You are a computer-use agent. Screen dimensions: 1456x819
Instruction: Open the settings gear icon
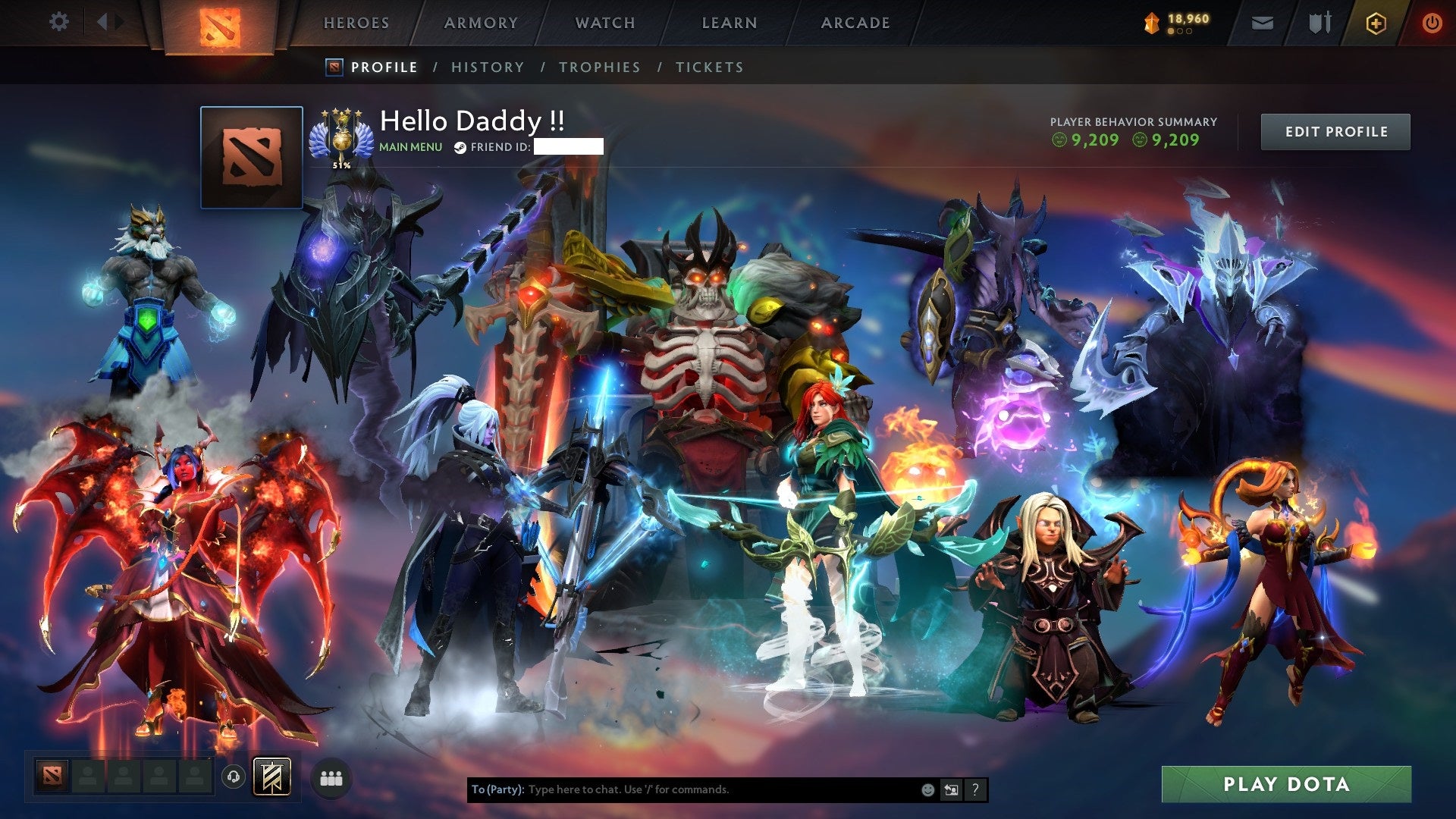pos(58,22)
